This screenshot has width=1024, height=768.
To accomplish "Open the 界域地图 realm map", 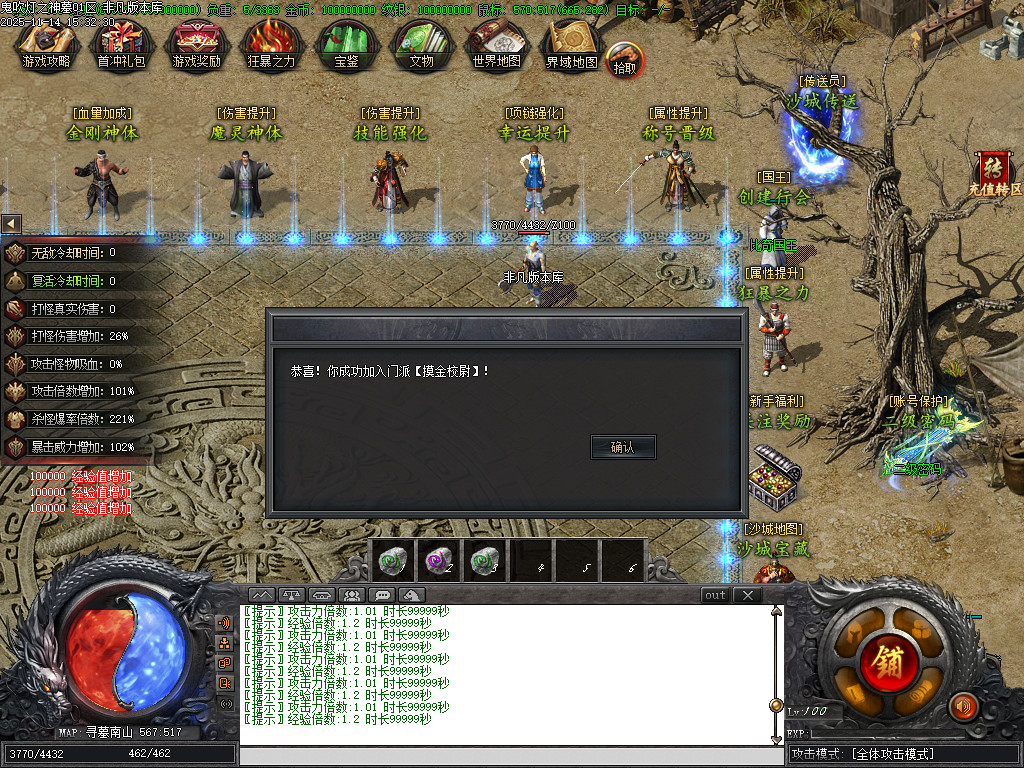I will [571, 45].
